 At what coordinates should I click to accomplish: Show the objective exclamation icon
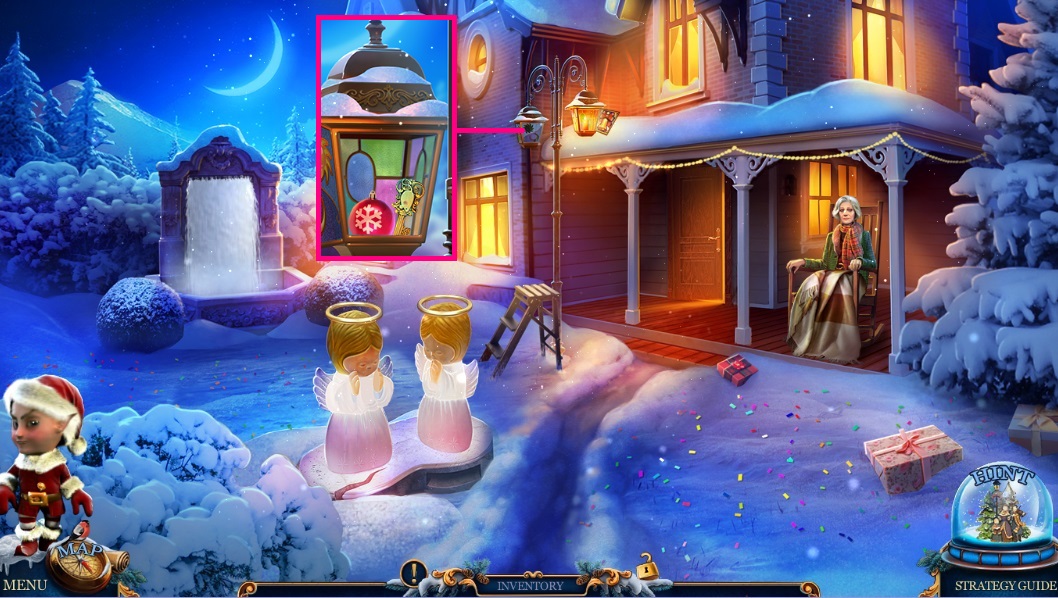tap(414, 573)
